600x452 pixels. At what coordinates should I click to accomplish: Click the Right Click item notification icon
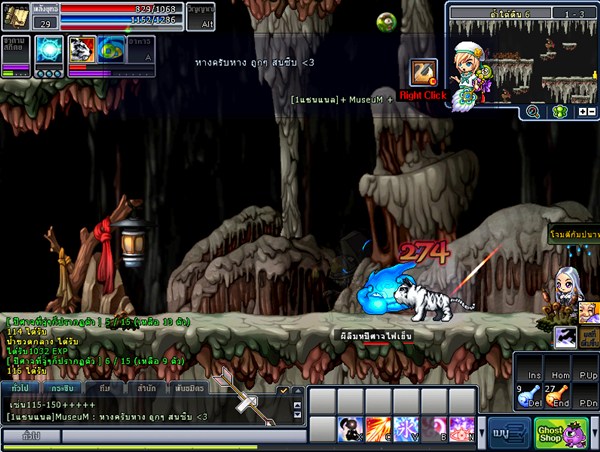tap(424, 73)
